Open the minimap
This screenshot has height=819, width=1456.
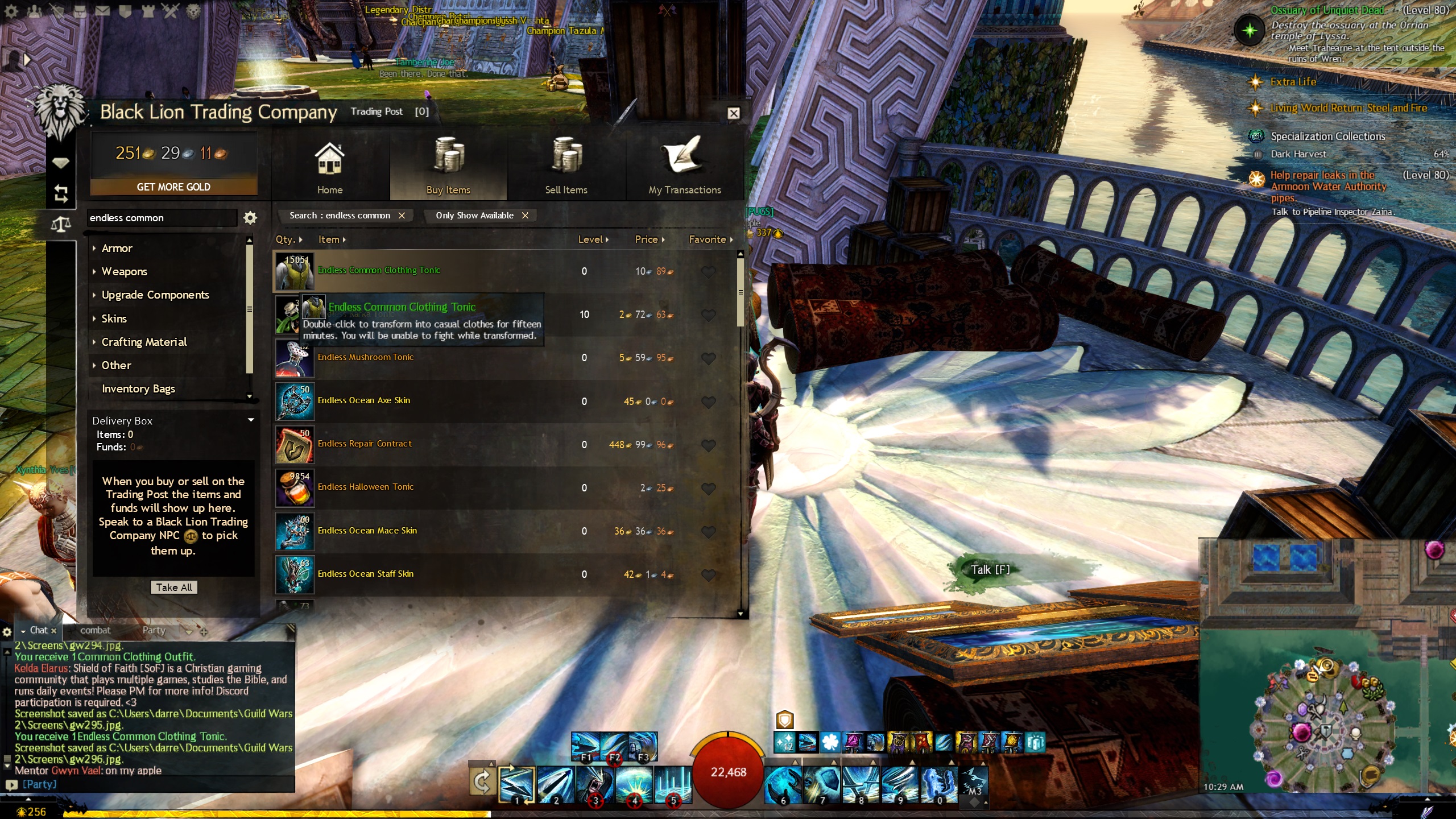pos(1325,722)
